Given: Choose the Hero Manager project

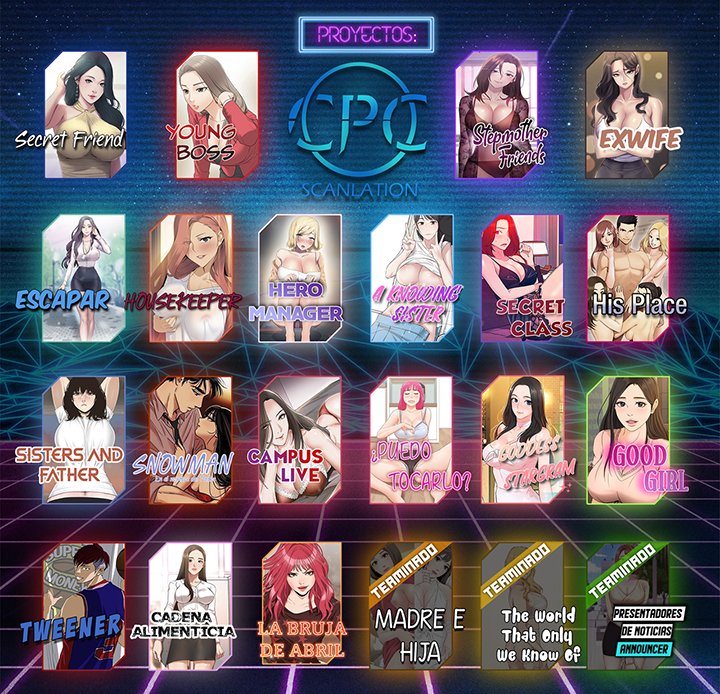Looking at the screenshot, I should coord(298,278).
